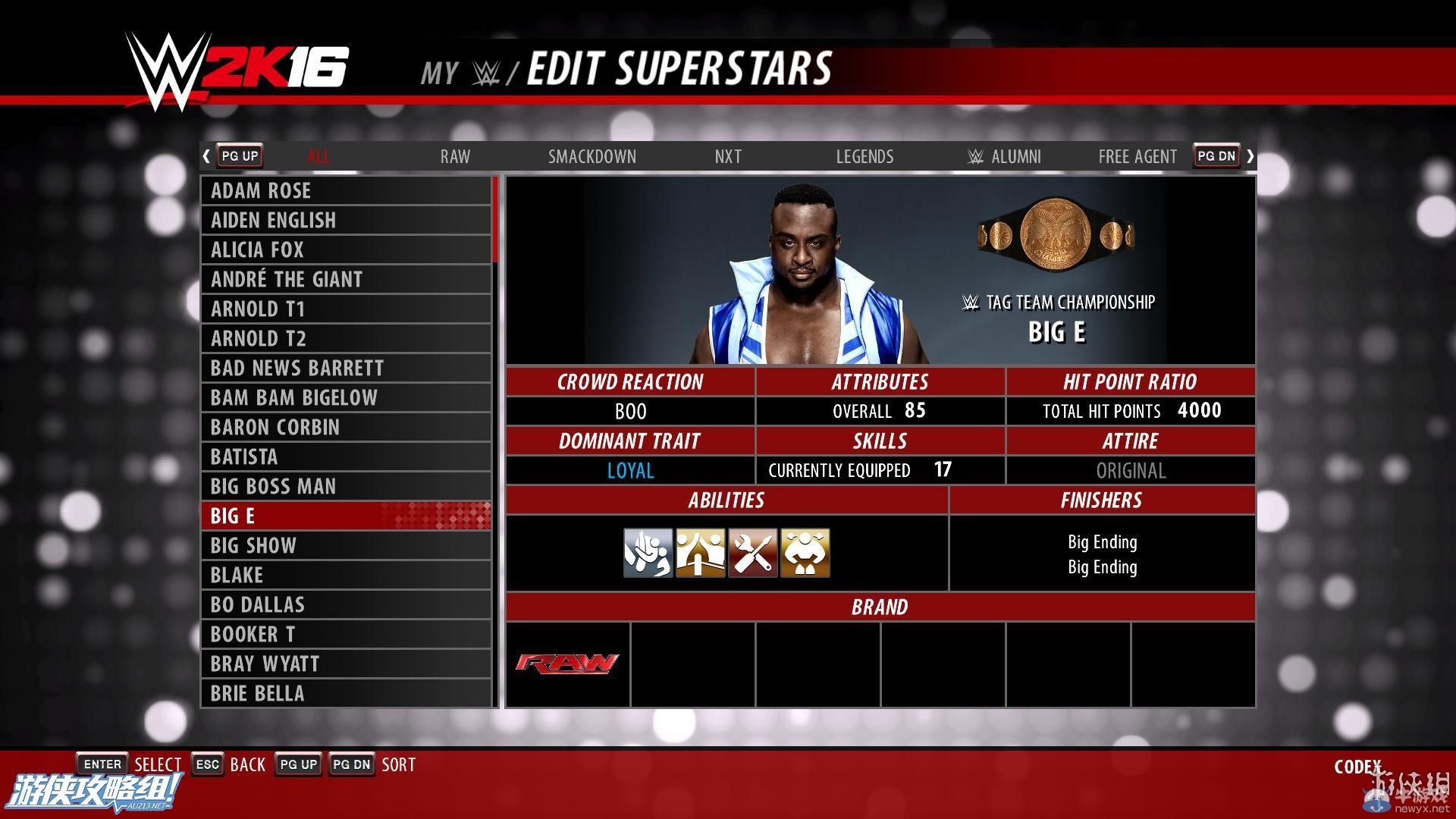Click the tag team partners ability icon

click(x=700, y=553)
